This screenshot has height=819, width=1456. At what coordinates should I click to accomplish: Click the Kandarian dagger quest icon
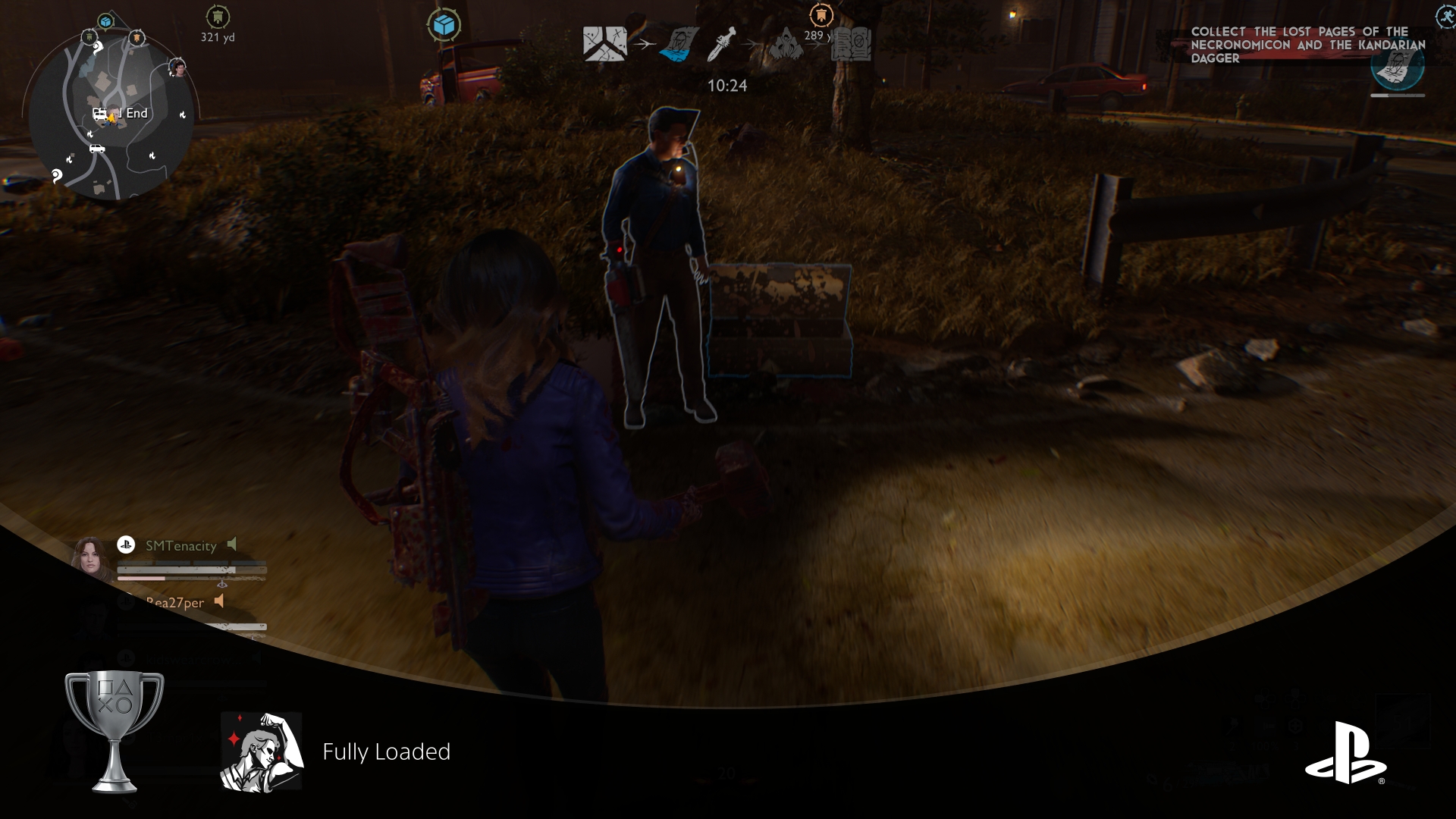pyautogui.click(x=722, y=43)
